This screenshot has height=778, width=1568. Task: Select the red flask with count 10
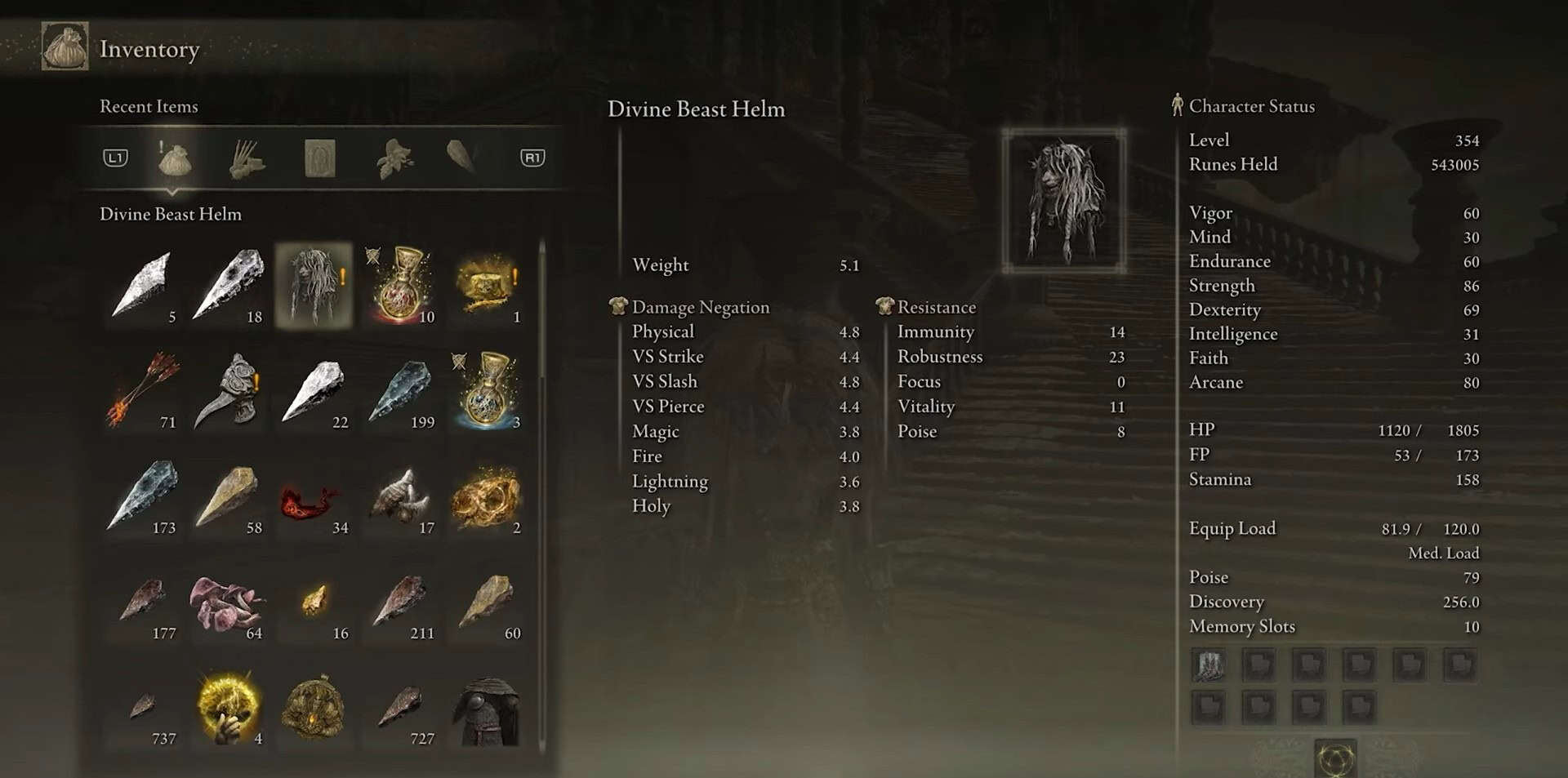400,284
